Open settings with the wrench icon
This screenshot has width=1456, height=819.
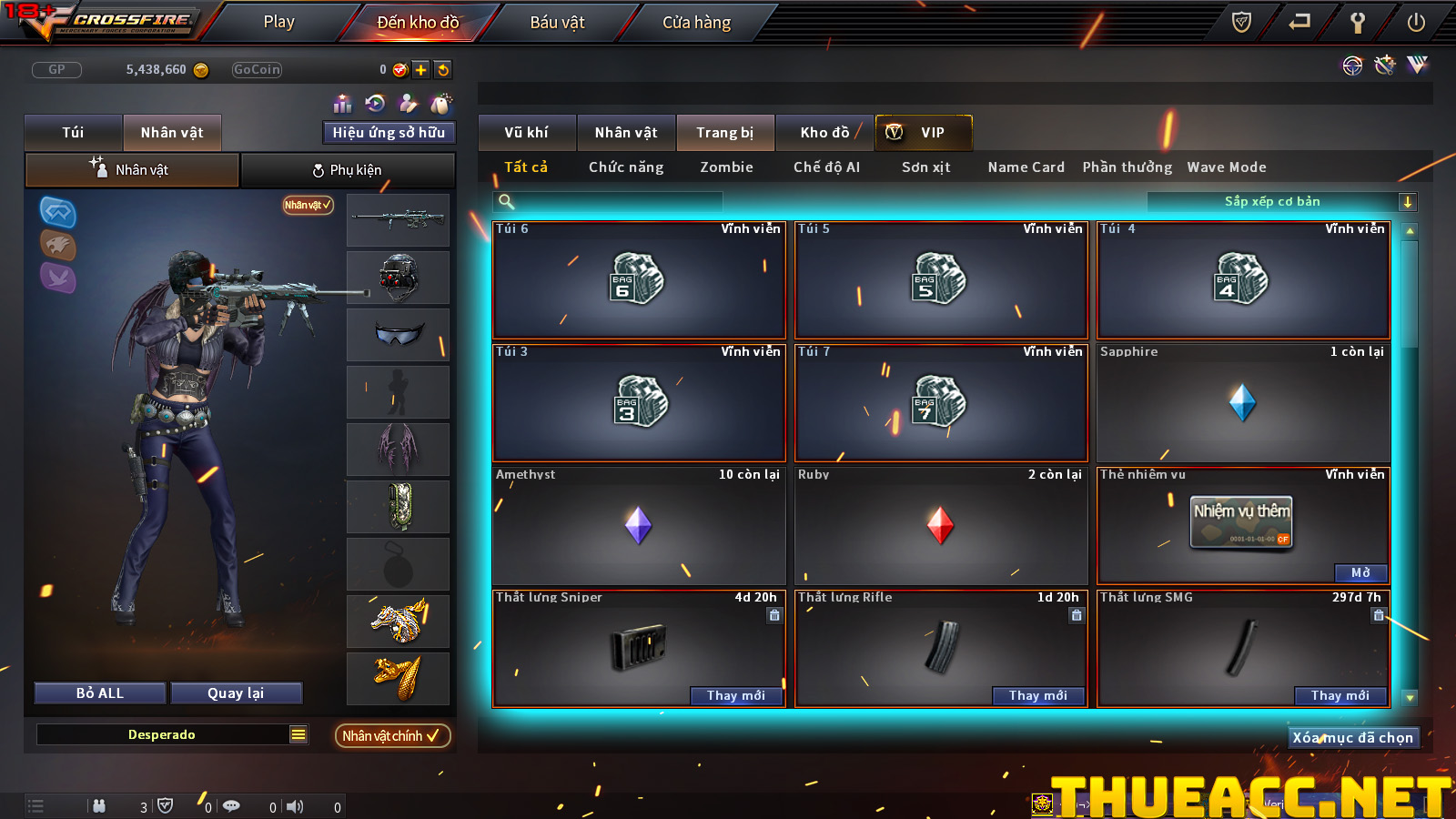pyautogui.click(x=1357, y=22)
